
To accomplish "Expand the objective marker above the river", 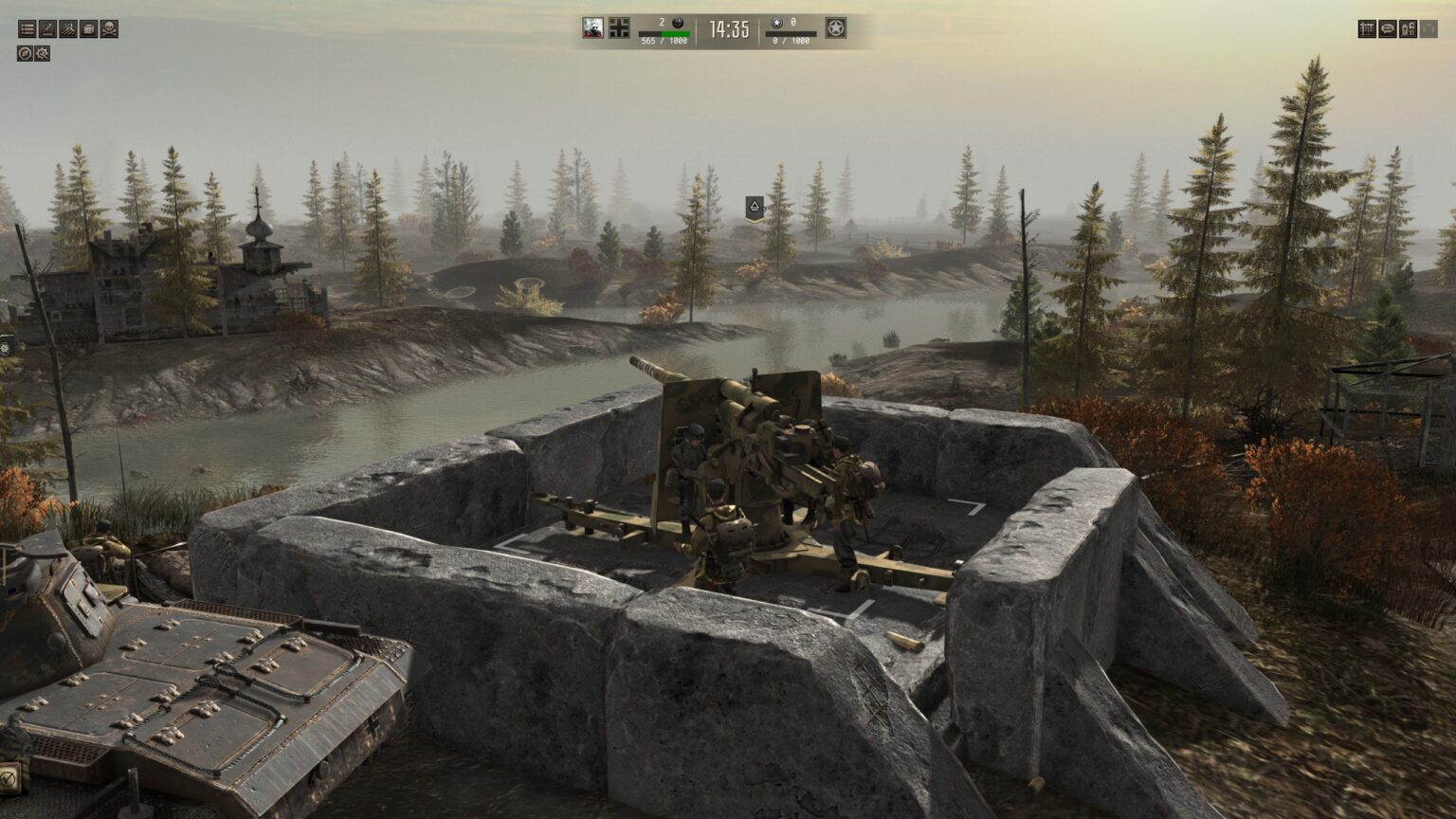I will click(x=754, y=208).
